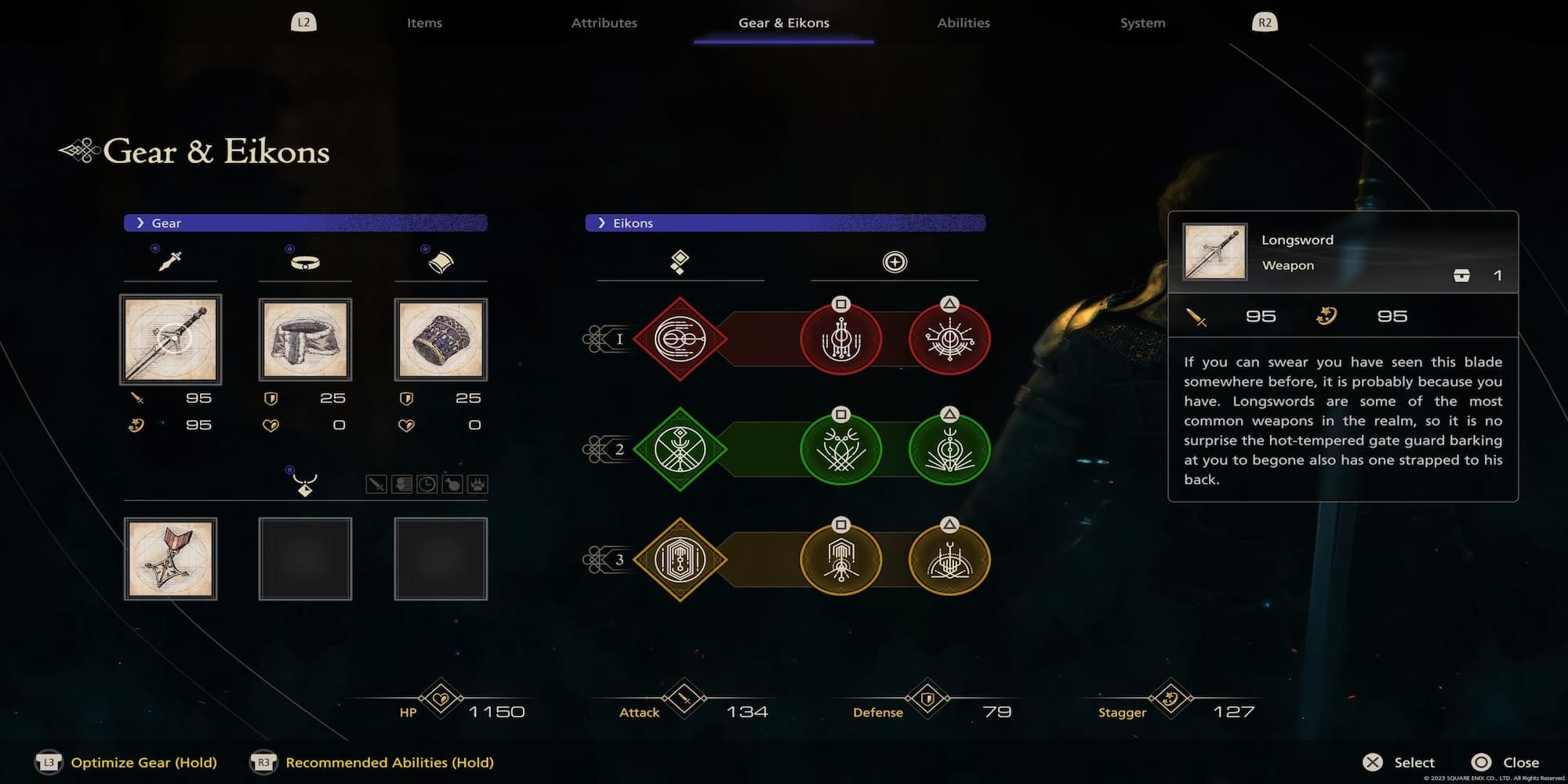This screenshot has width=1568, height=784.
Task: Select red Eikon's triangle-button ability
Action: tap(949, 339)
